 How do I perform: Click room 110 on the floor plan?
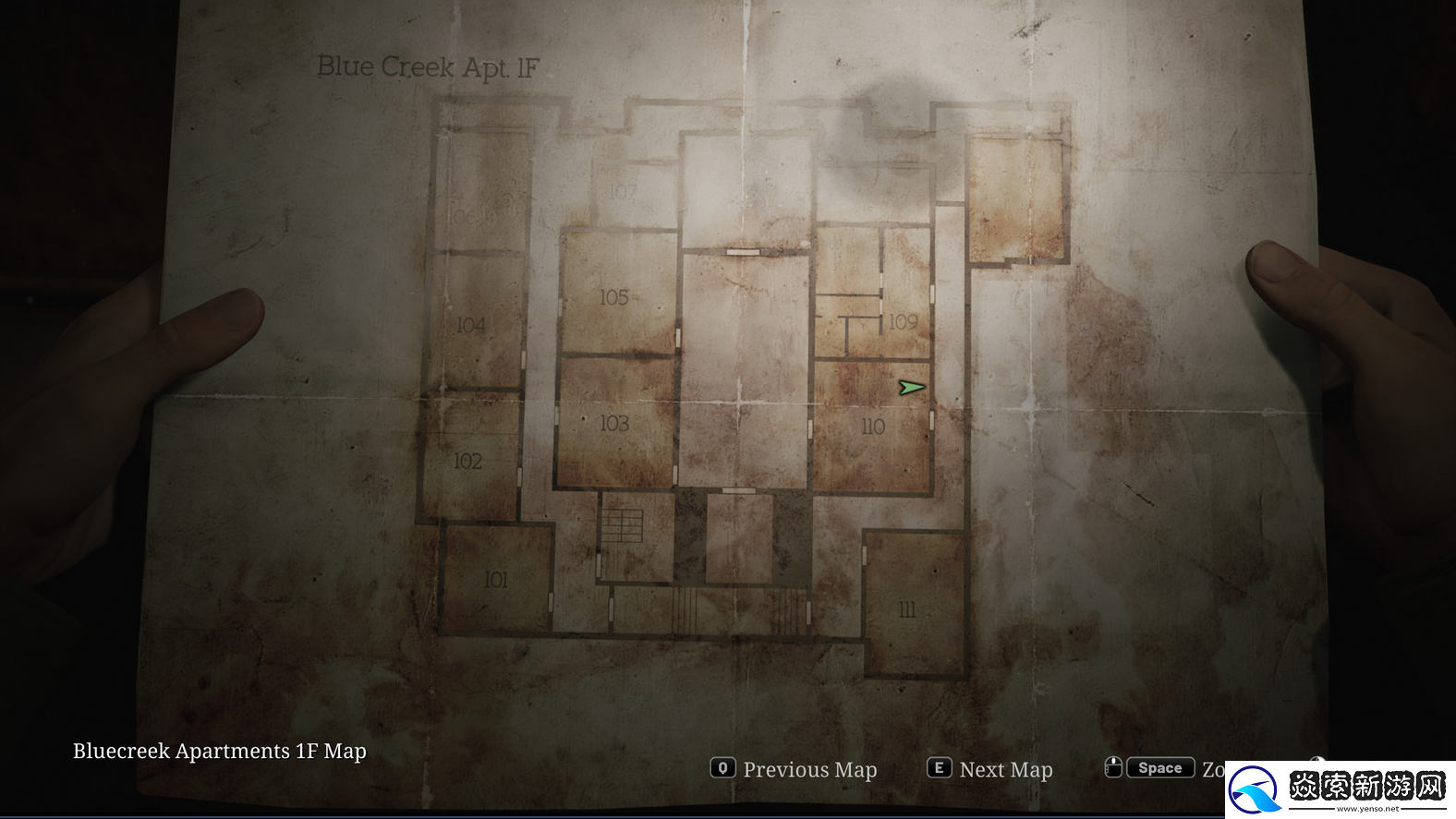click(872, 427)
